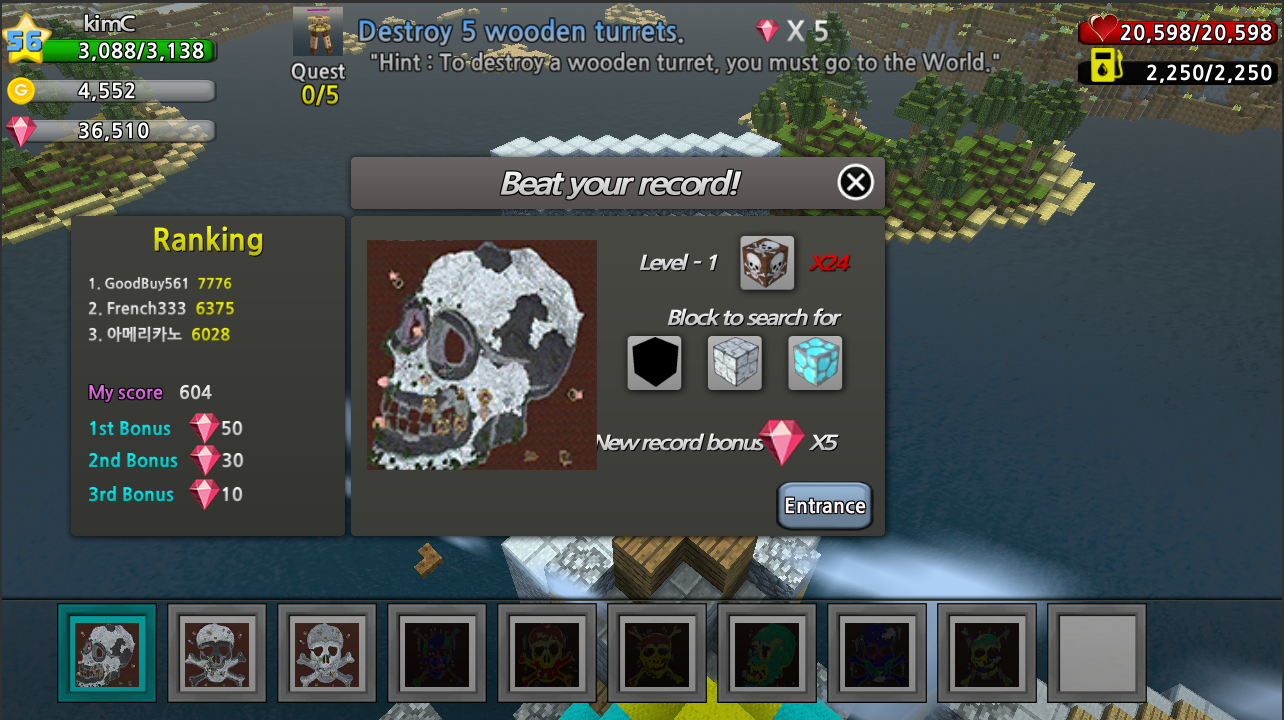Click the Level-1 skull dice item icon
This screenshot has width=1284, height=720.
[766, 261]
